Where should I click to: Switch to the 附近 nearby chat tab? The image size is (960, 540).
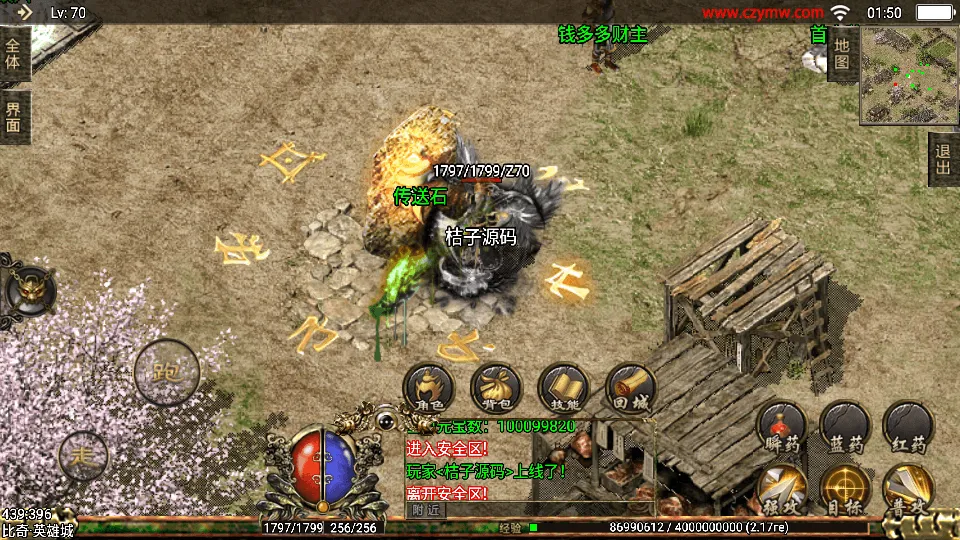coord(426,510)
